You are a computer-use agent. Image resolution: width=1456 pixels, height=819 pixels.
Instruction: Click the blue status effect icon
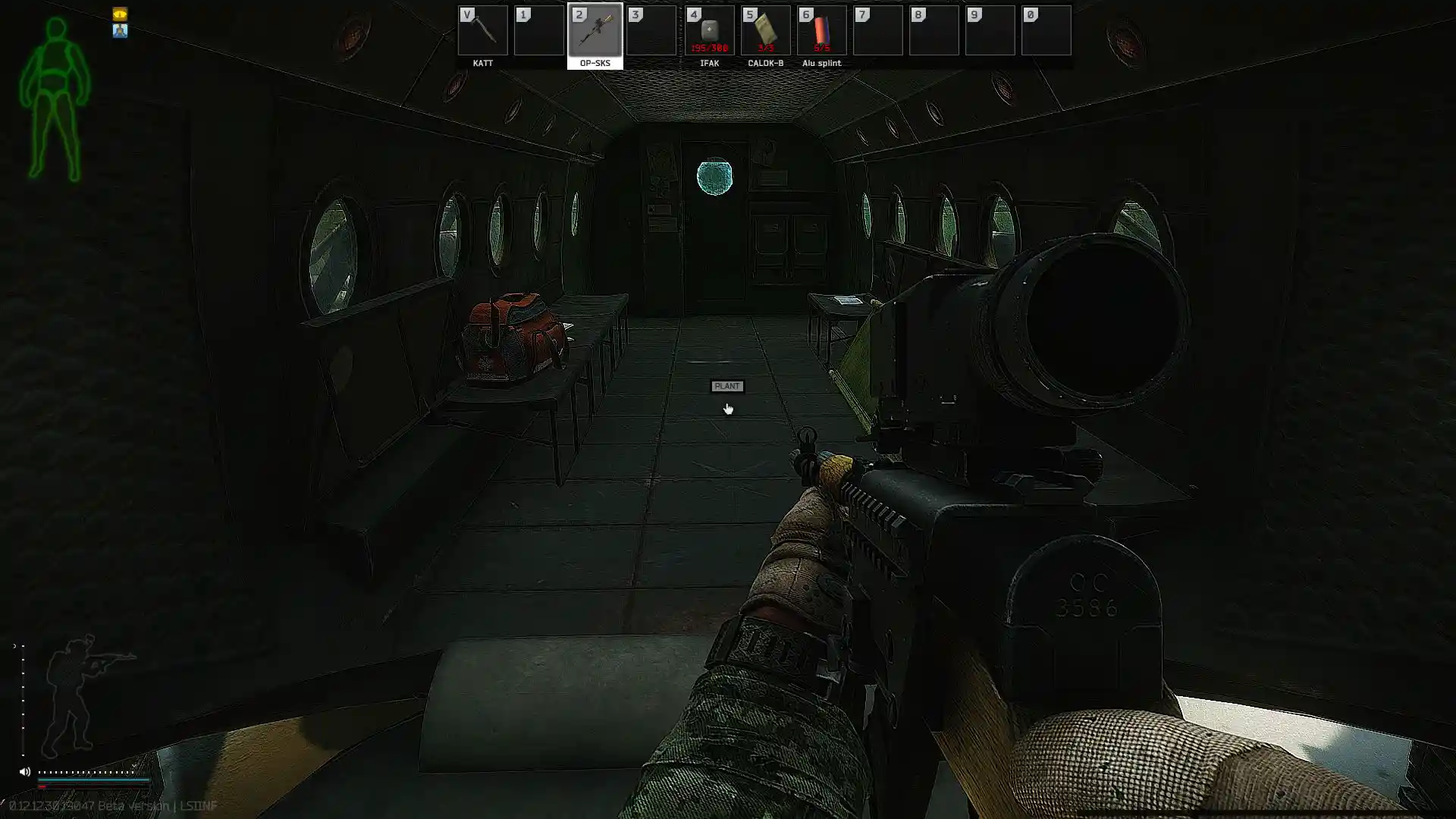tap(120, 31)
